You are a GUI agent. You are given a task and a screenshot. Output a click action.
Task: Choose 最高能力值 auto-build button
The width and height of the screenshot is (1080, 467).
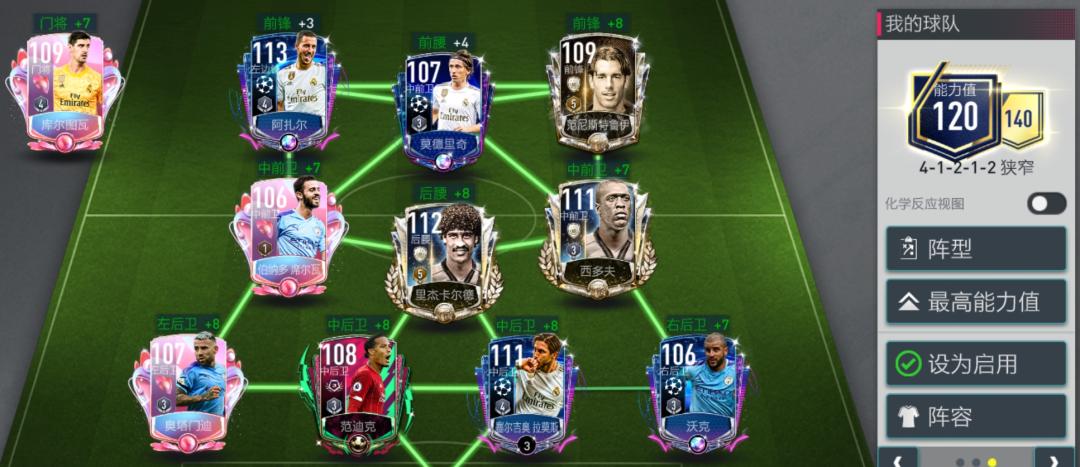coord(975,301)
